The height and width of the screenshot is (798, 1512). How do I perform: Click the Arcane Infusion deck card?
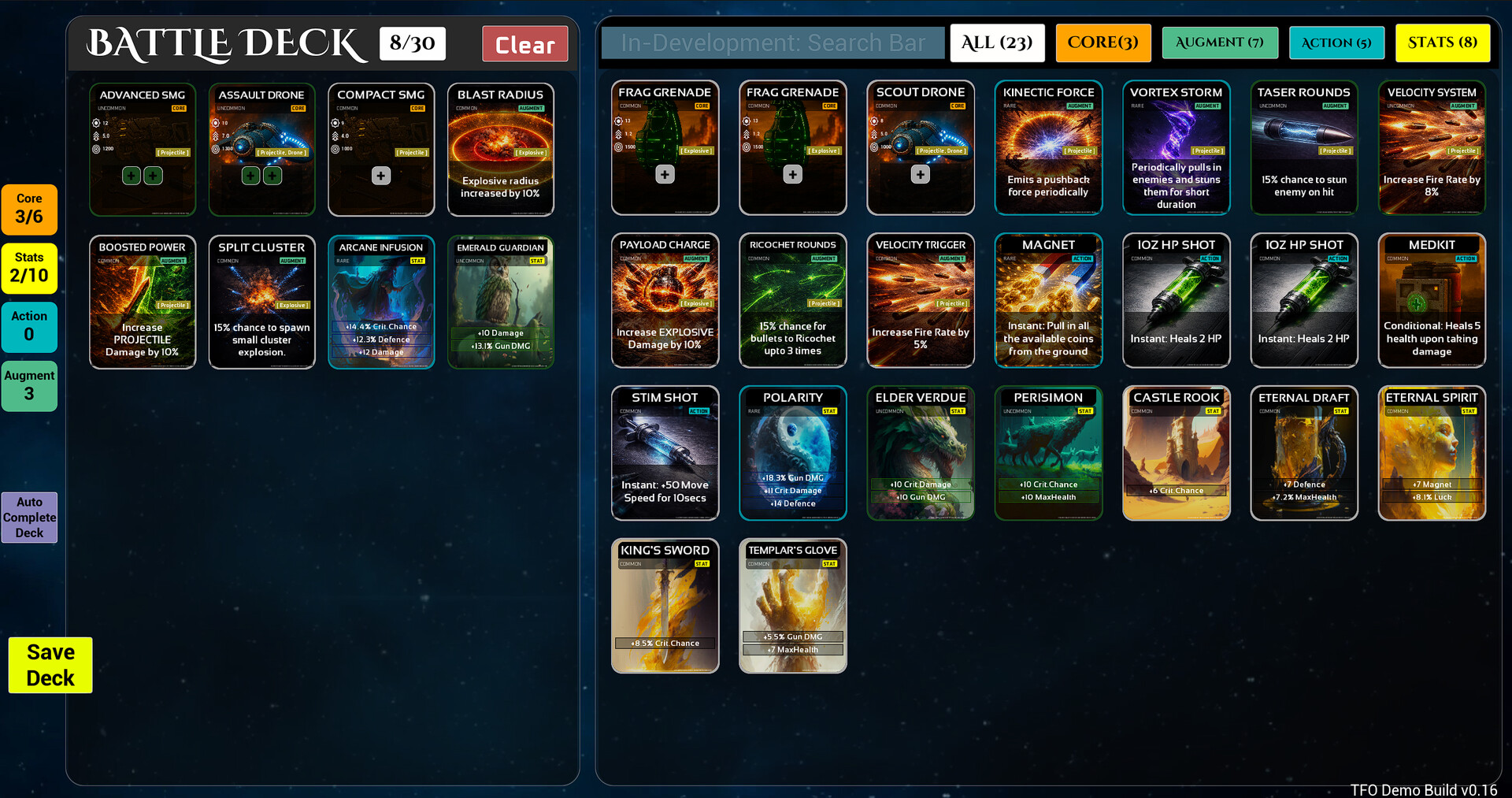pyautogui.click(x=381, y=302)
